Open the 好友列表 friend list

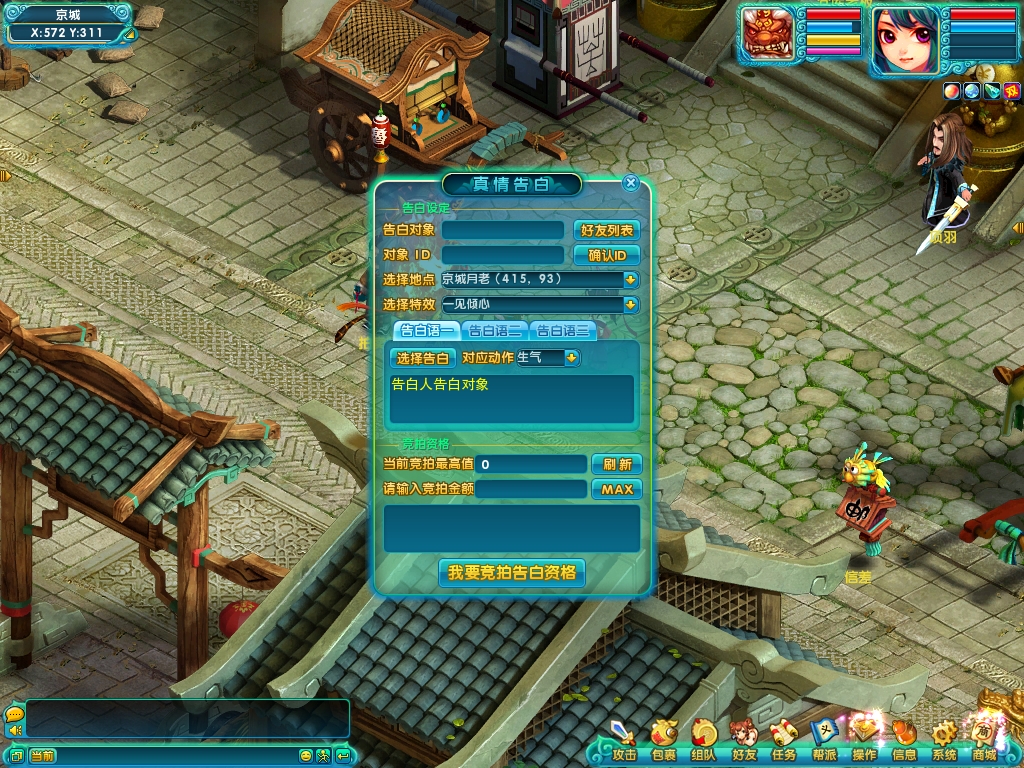click(607, 230)
